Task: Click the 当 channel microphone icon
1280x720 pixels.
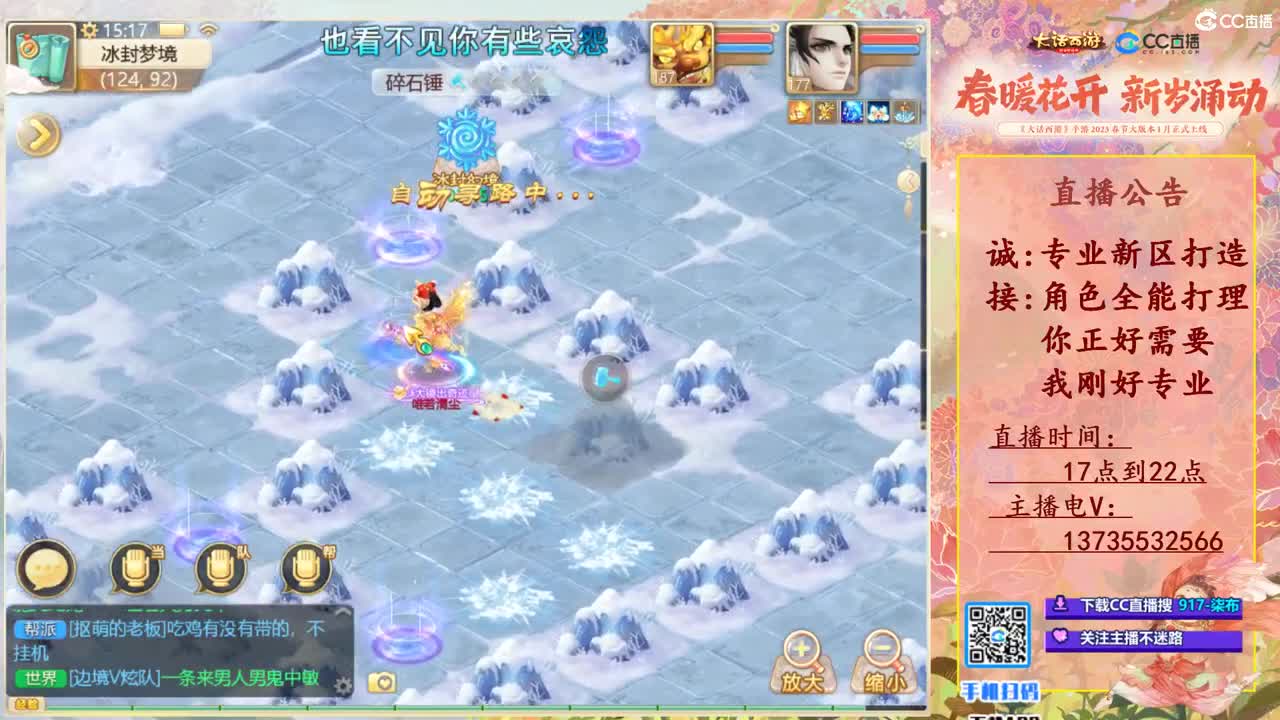Action: pos(135,566)
